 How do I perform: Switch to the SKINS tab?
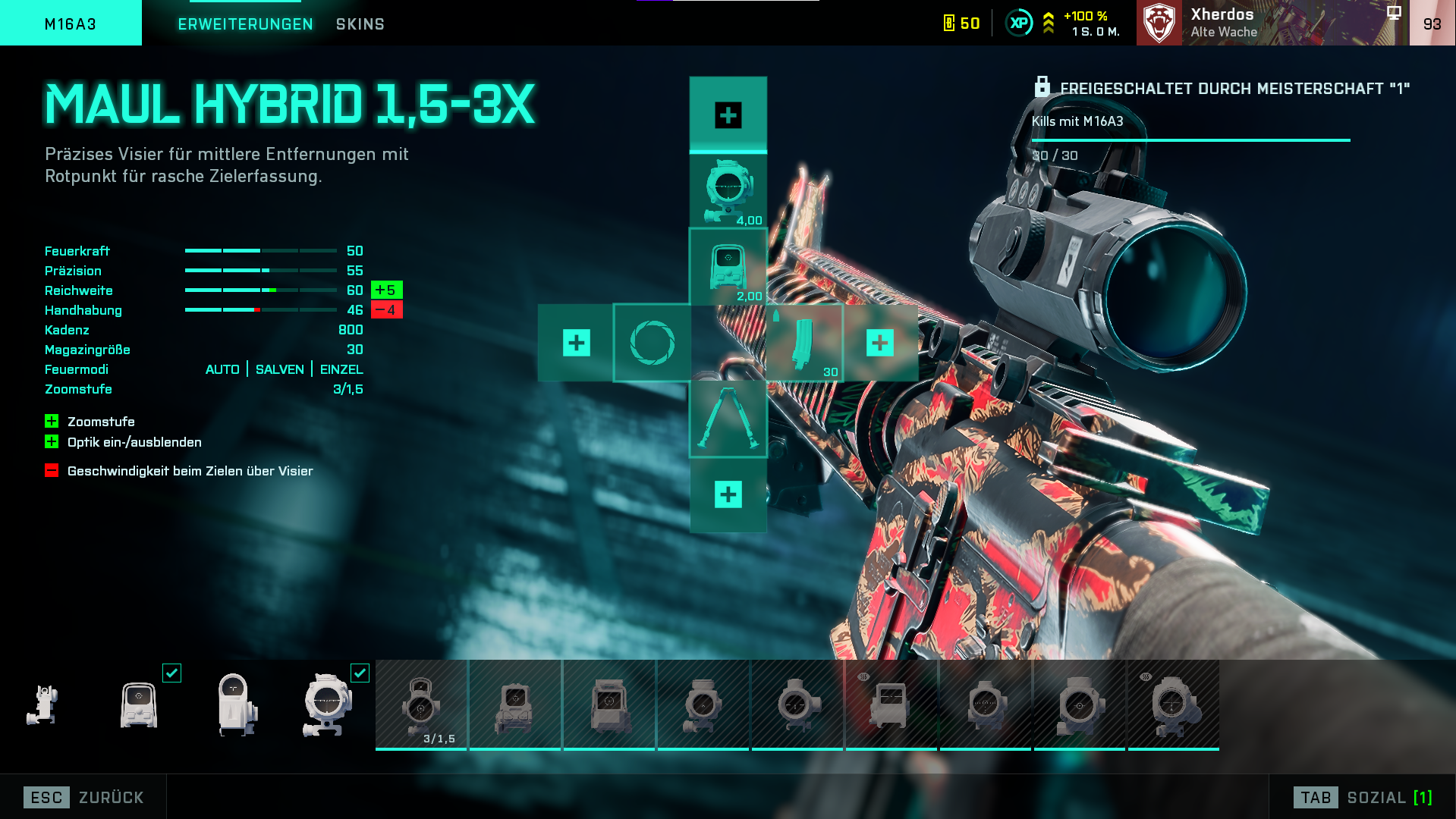[x=360, y=24]
